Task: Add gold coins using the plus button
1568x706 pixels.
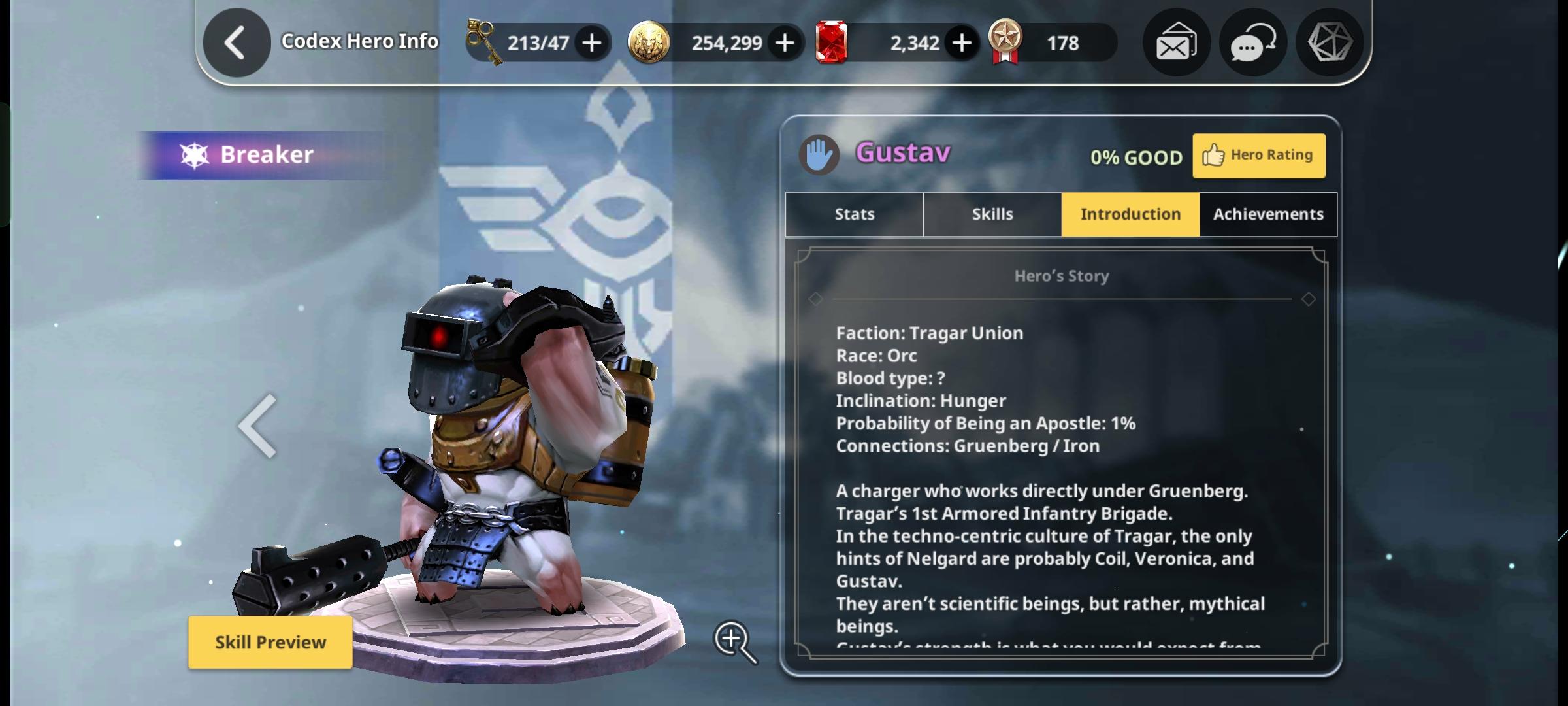Action: (784, 43)
